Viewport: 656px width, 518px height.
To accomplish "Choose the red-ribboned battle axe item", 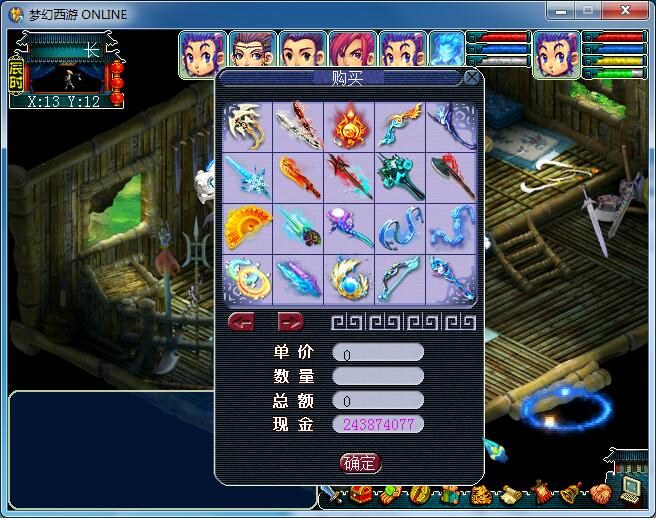I will (x=452, y=177).
